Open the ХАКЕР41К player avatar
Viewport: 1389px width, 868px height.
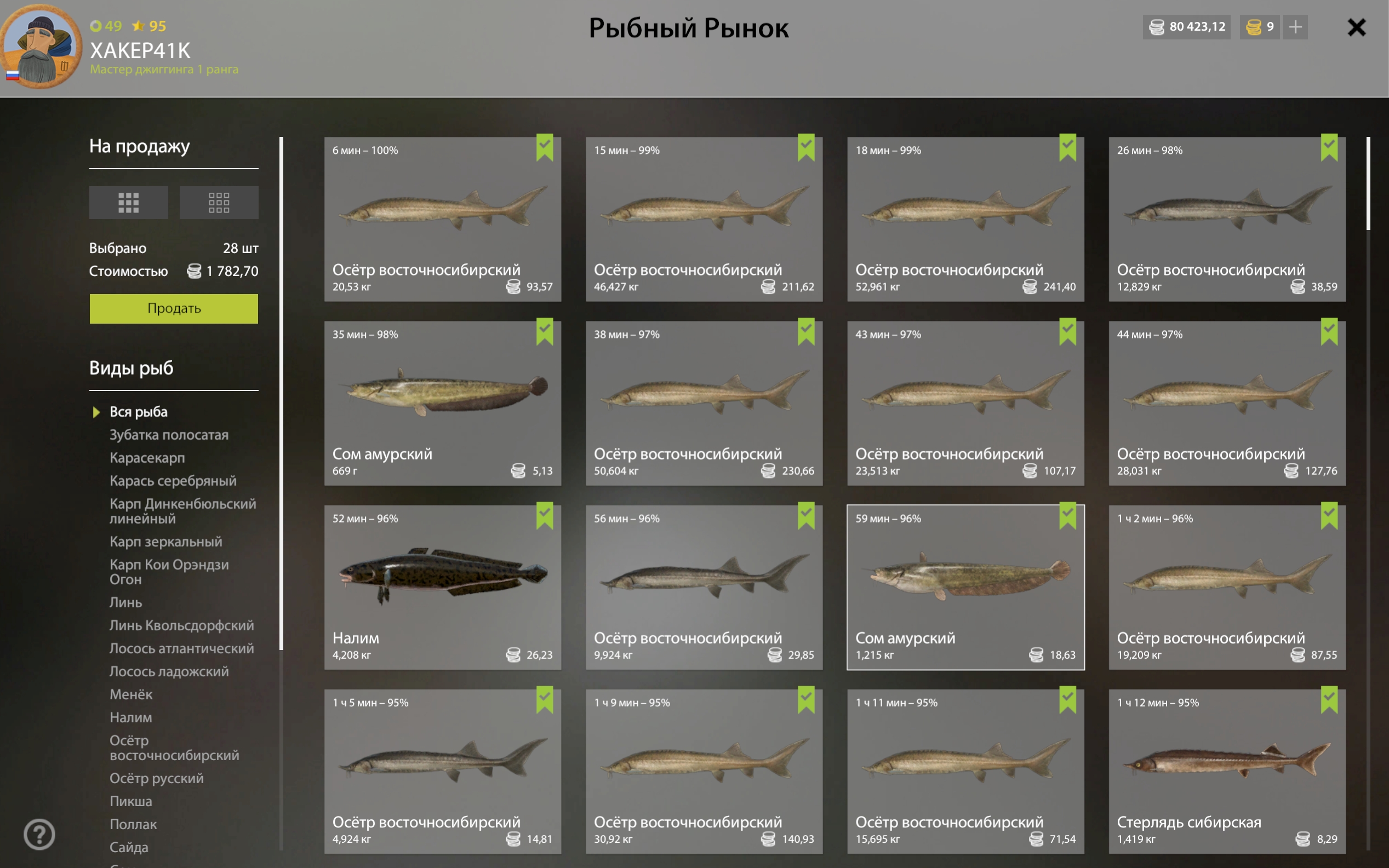41,47
